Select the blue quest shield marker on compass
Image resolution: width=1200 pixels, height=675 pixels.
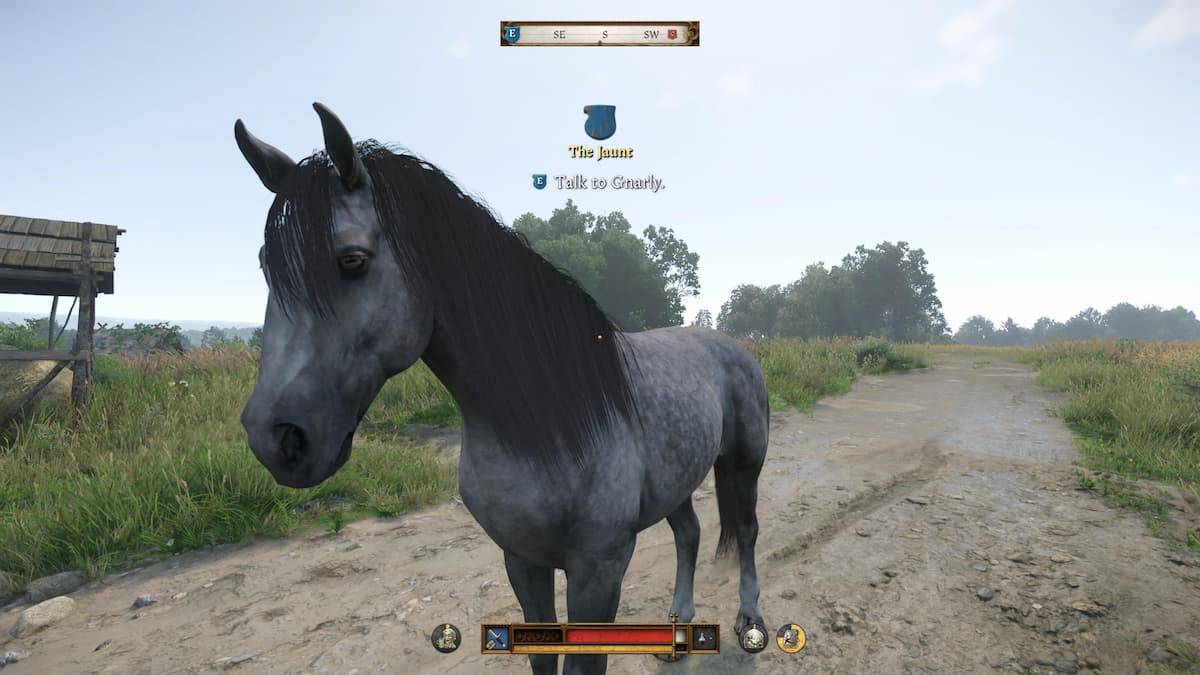(x=512, y=34)
